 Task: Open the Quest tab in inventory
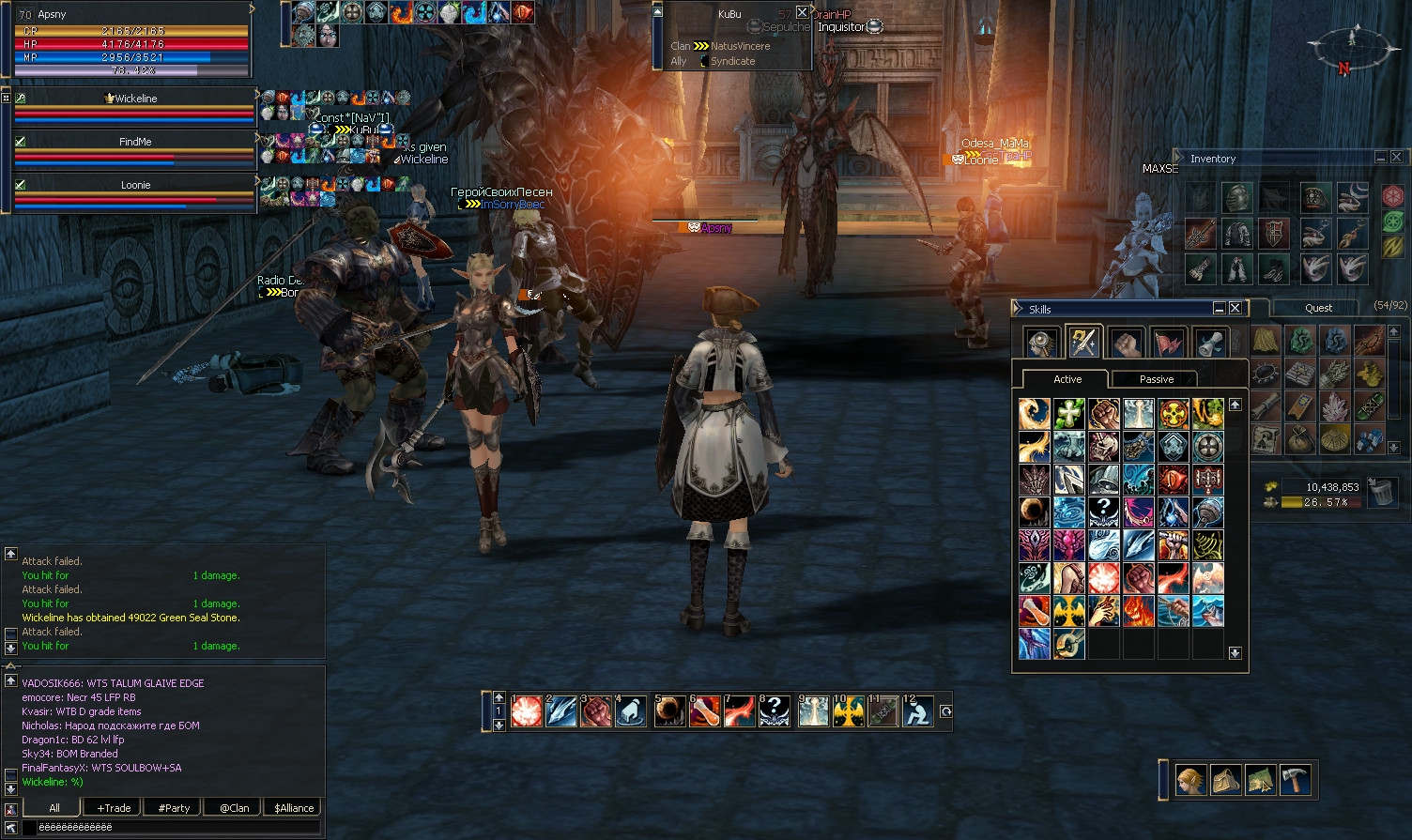1318,308
